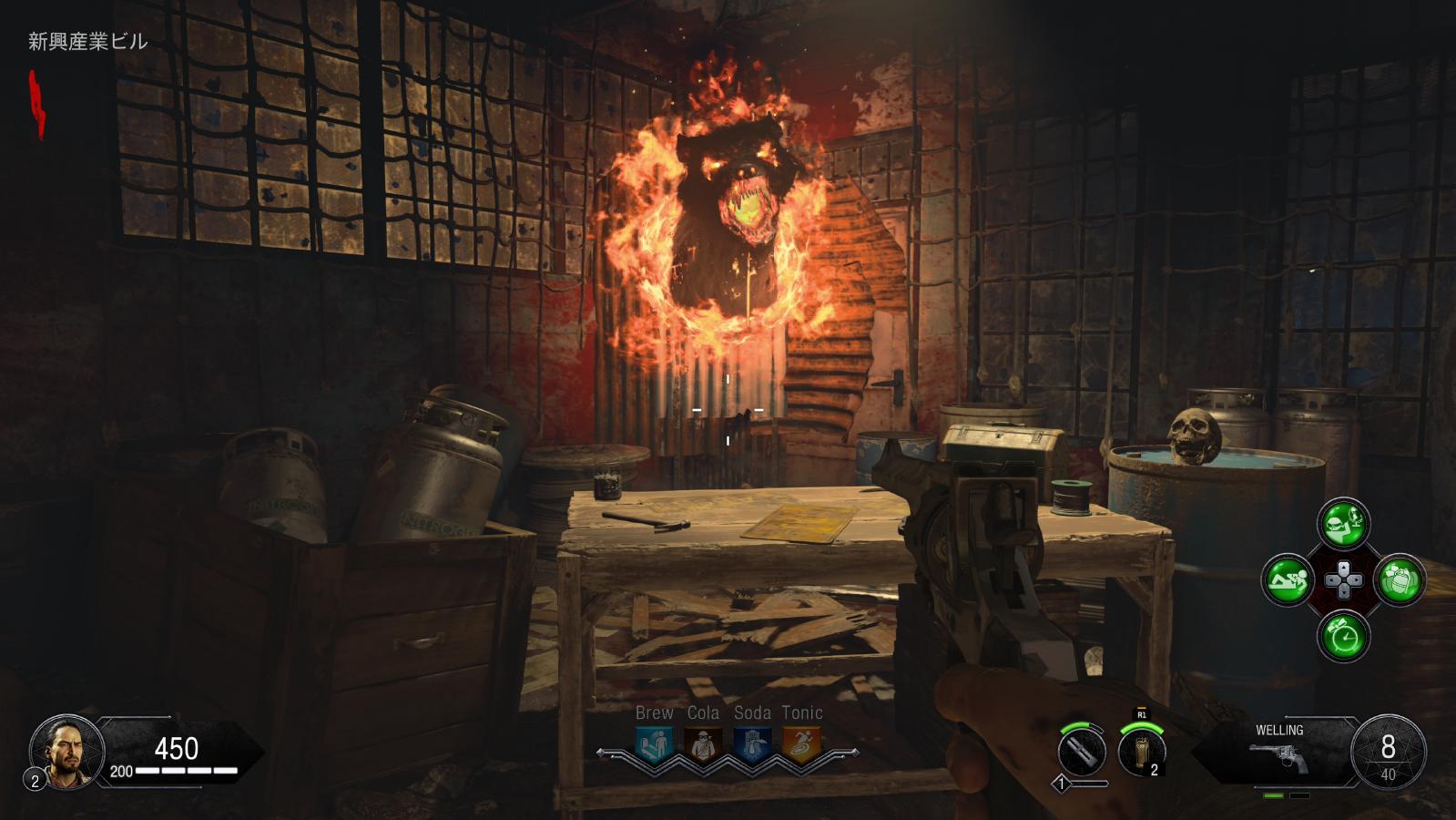The height and width of the screenshot is (820, 1456).
Task: Choose the orange Tonic perk badge
Action: 801,745
